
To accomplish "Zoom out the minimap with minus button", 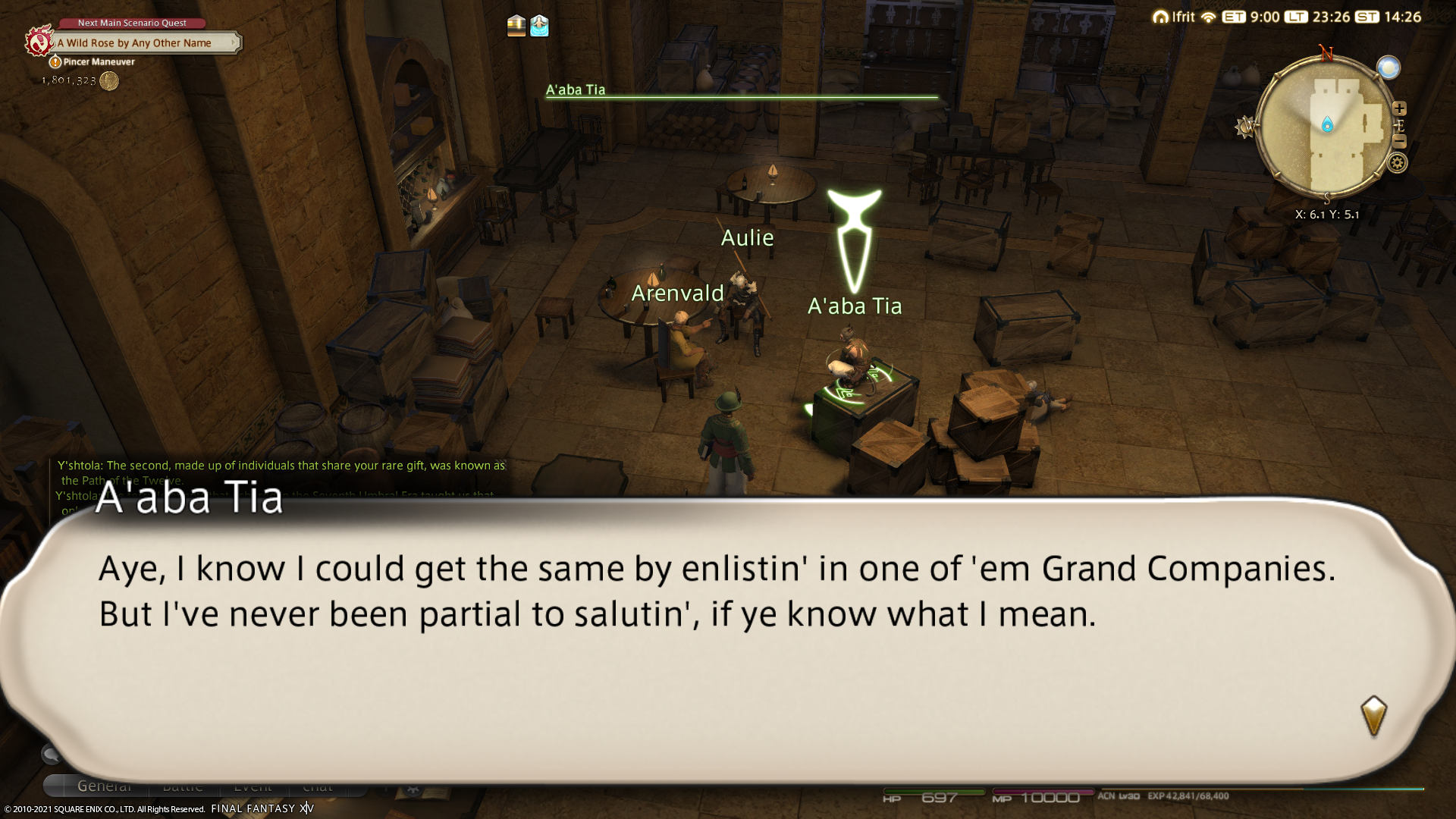I will [x=1399, y=142].
